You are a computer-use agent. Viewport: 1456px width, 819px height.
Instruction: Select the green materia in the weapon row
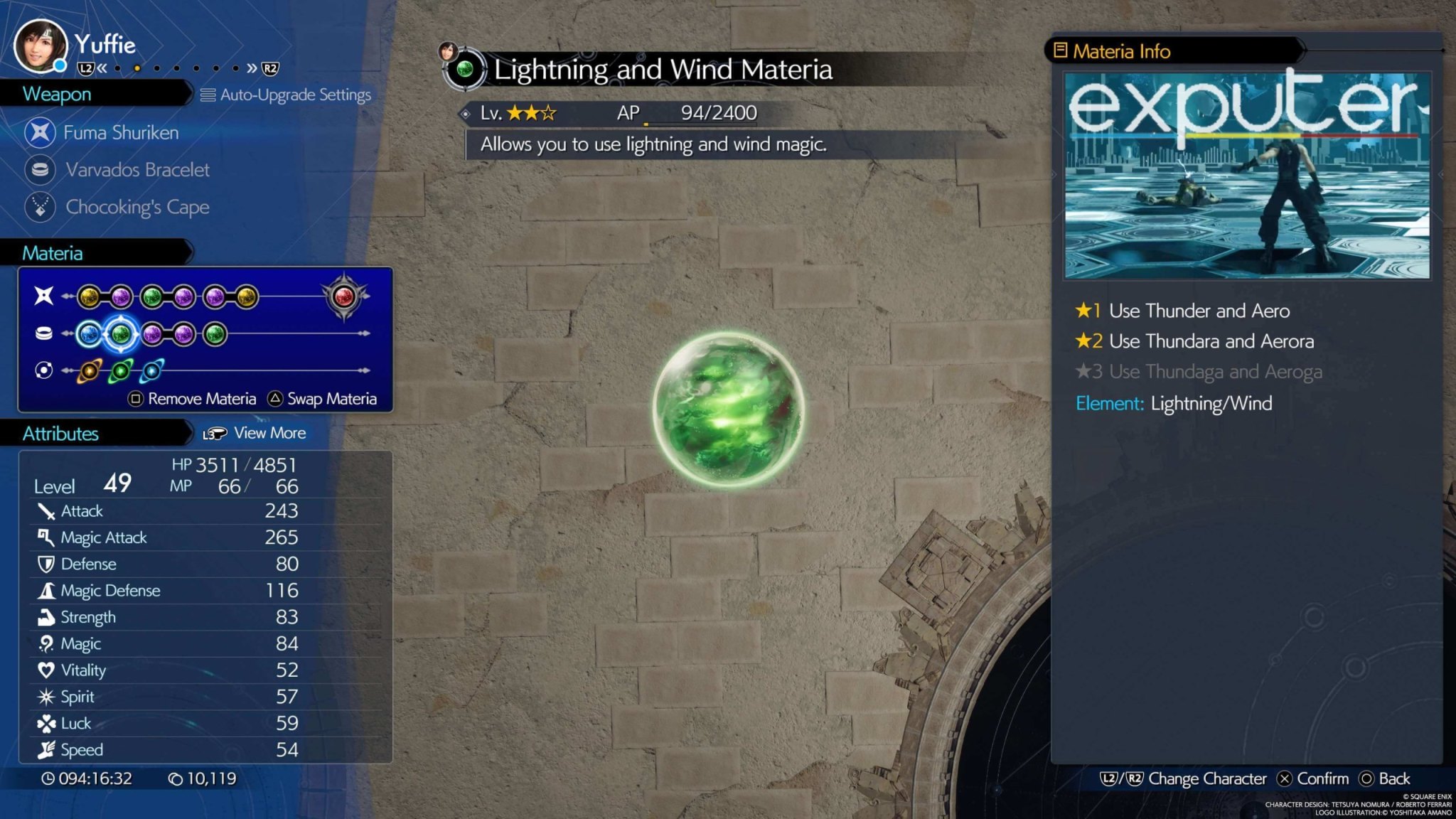(x=152, y=296)
